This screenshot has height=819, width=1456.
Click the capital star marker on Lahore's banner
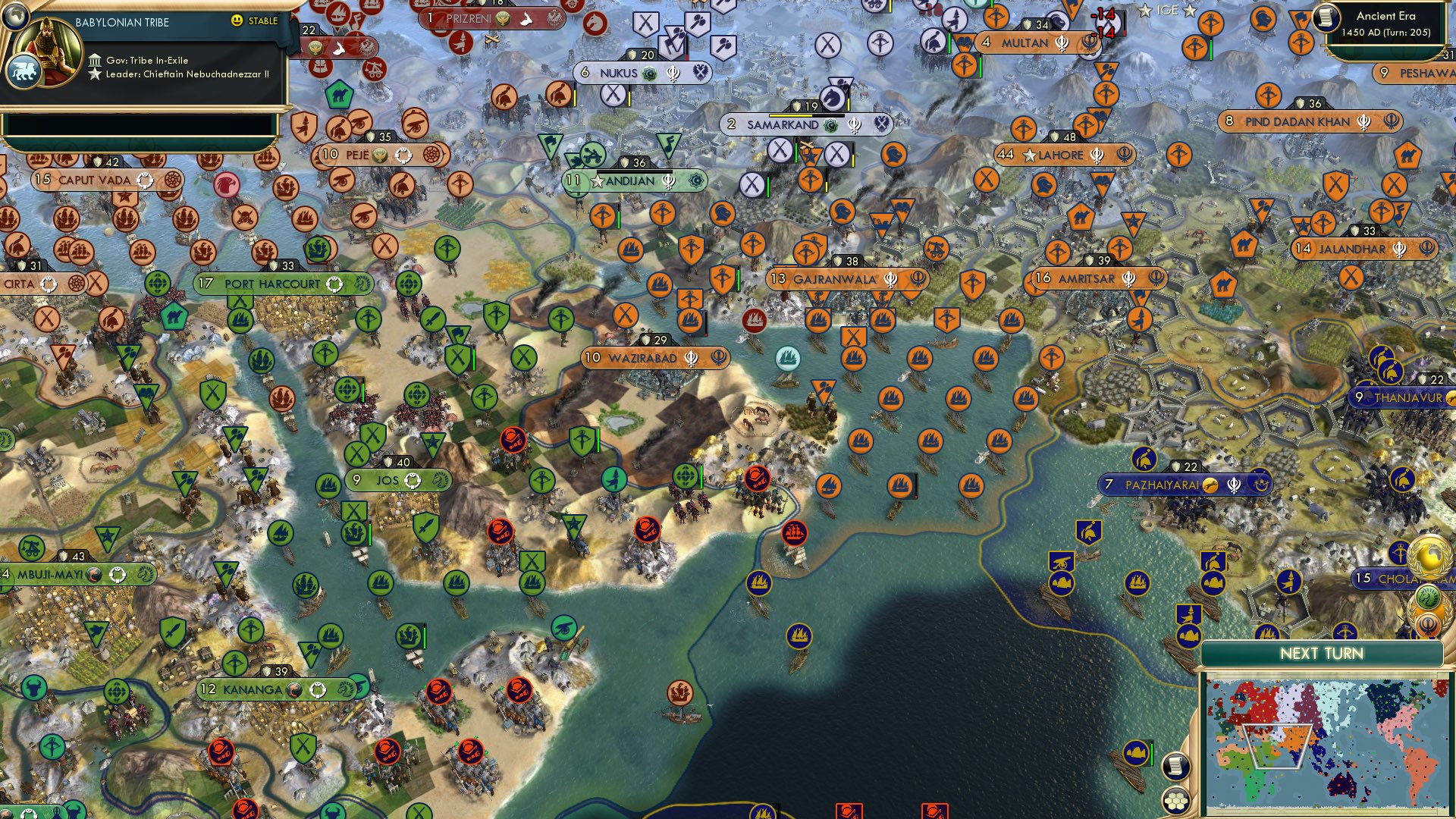pyautogui.click(x=1029, y=155)
